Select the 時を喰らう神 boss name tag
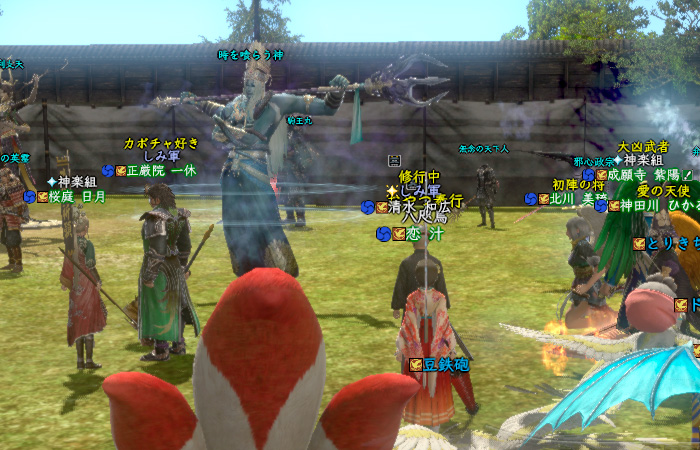This screenshot has height=450, width=700. click(250, 55)
